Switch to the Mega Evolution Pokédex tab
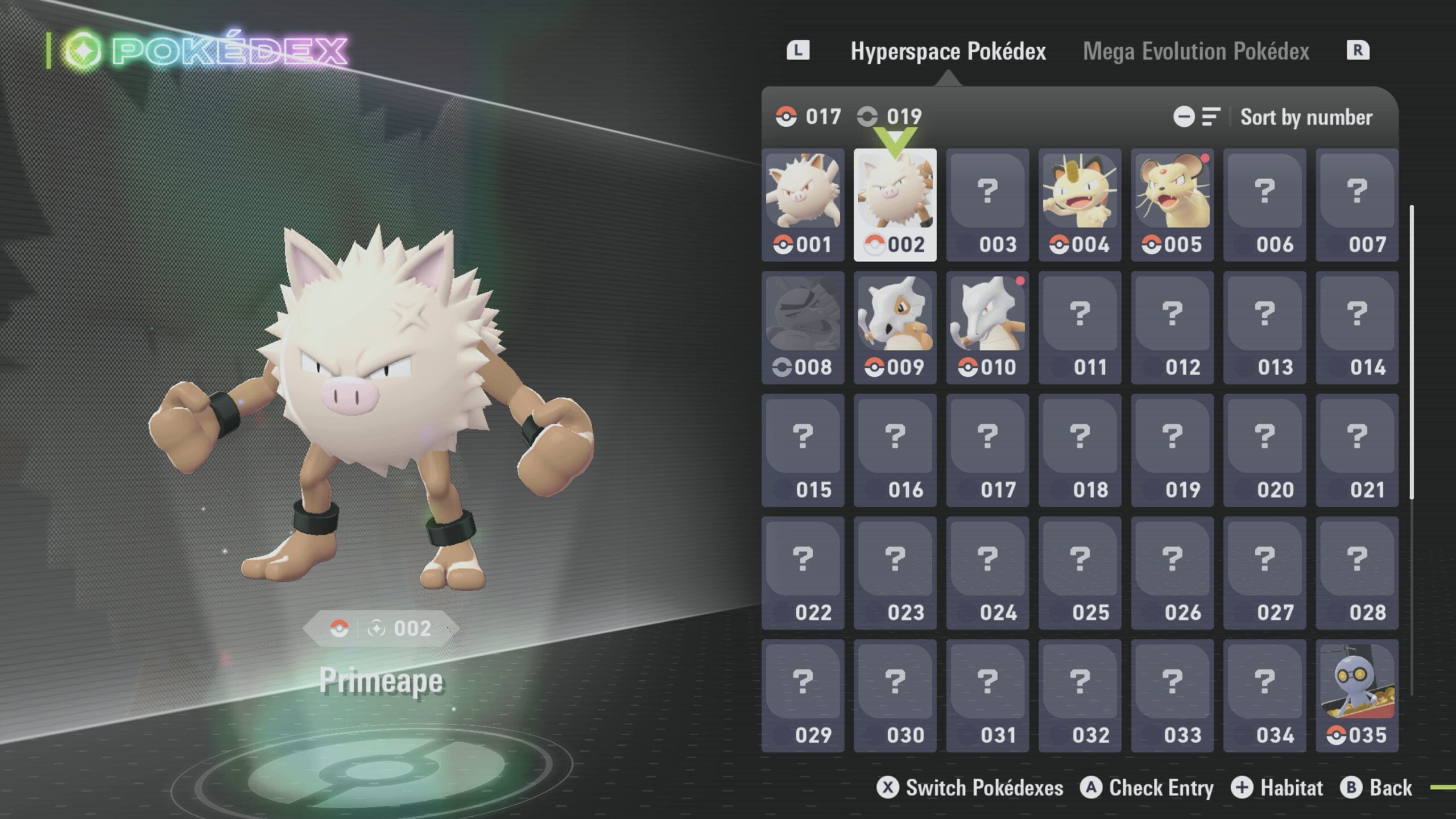The width and height of the screenshot is (1456, 819). 1196,51
